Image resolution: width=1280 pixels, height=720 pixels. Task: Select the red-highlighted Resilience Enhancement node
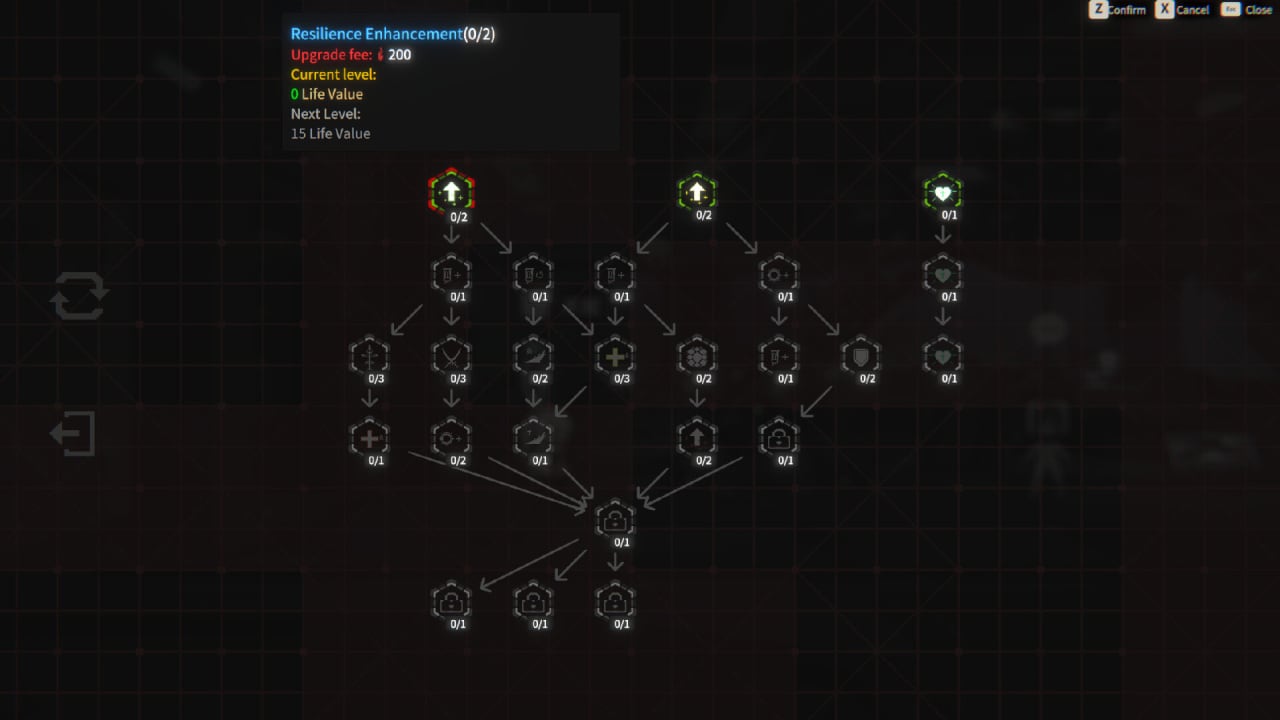451,191
